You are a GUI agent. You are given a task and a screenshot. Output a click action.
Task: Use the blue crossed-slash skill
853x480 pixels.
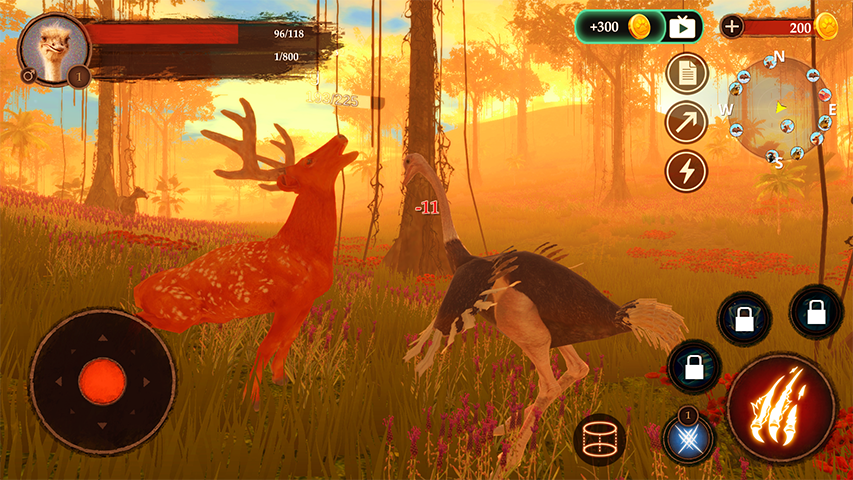point(688,439)
